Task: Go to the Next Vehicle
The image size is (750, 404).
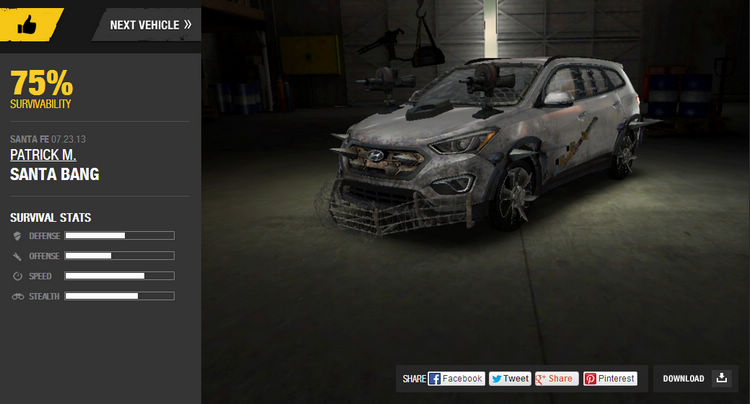Action: 150,24
